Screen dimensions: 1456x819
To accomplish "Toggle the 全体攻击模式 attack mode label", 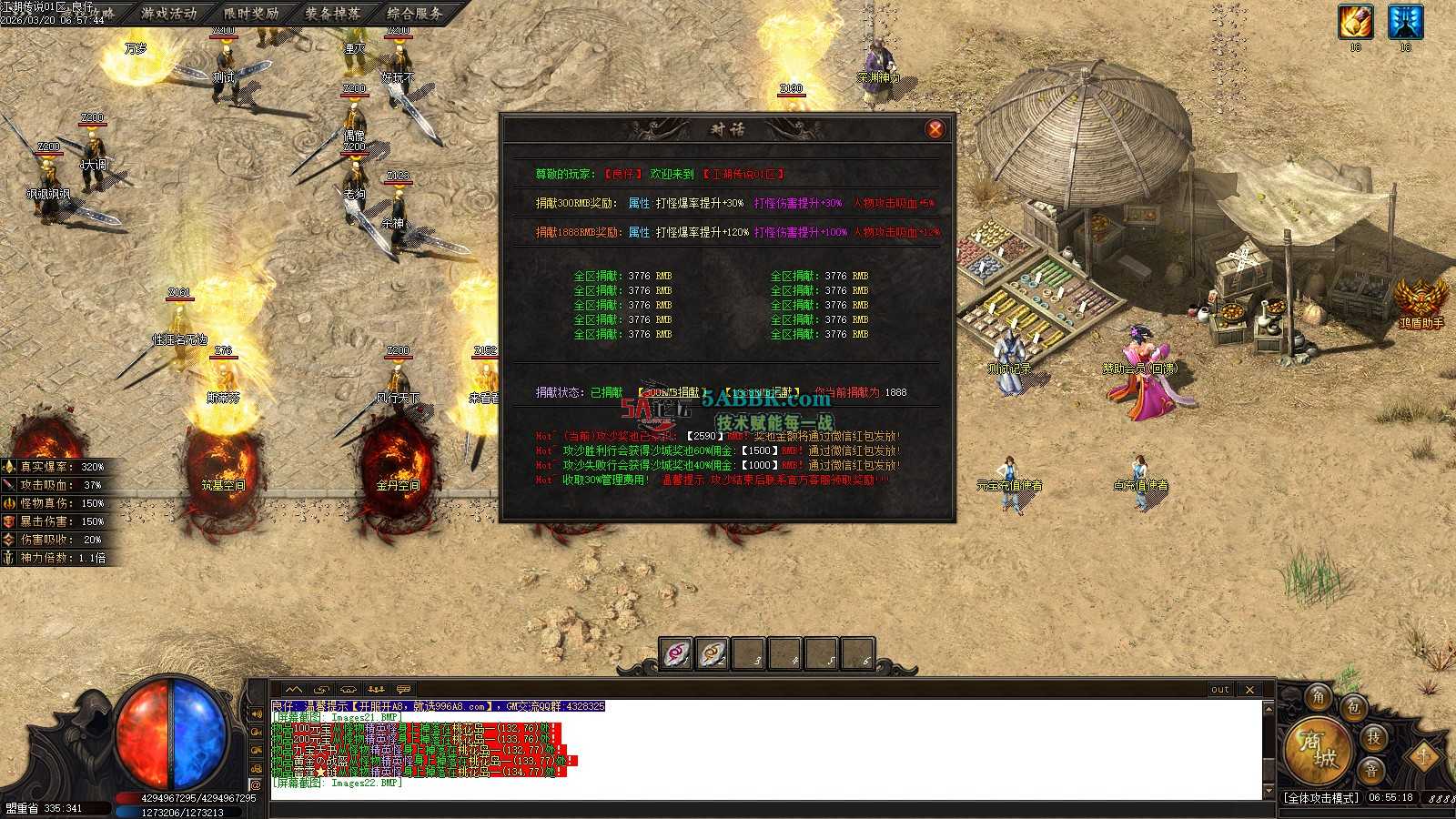I will 1321,798.
